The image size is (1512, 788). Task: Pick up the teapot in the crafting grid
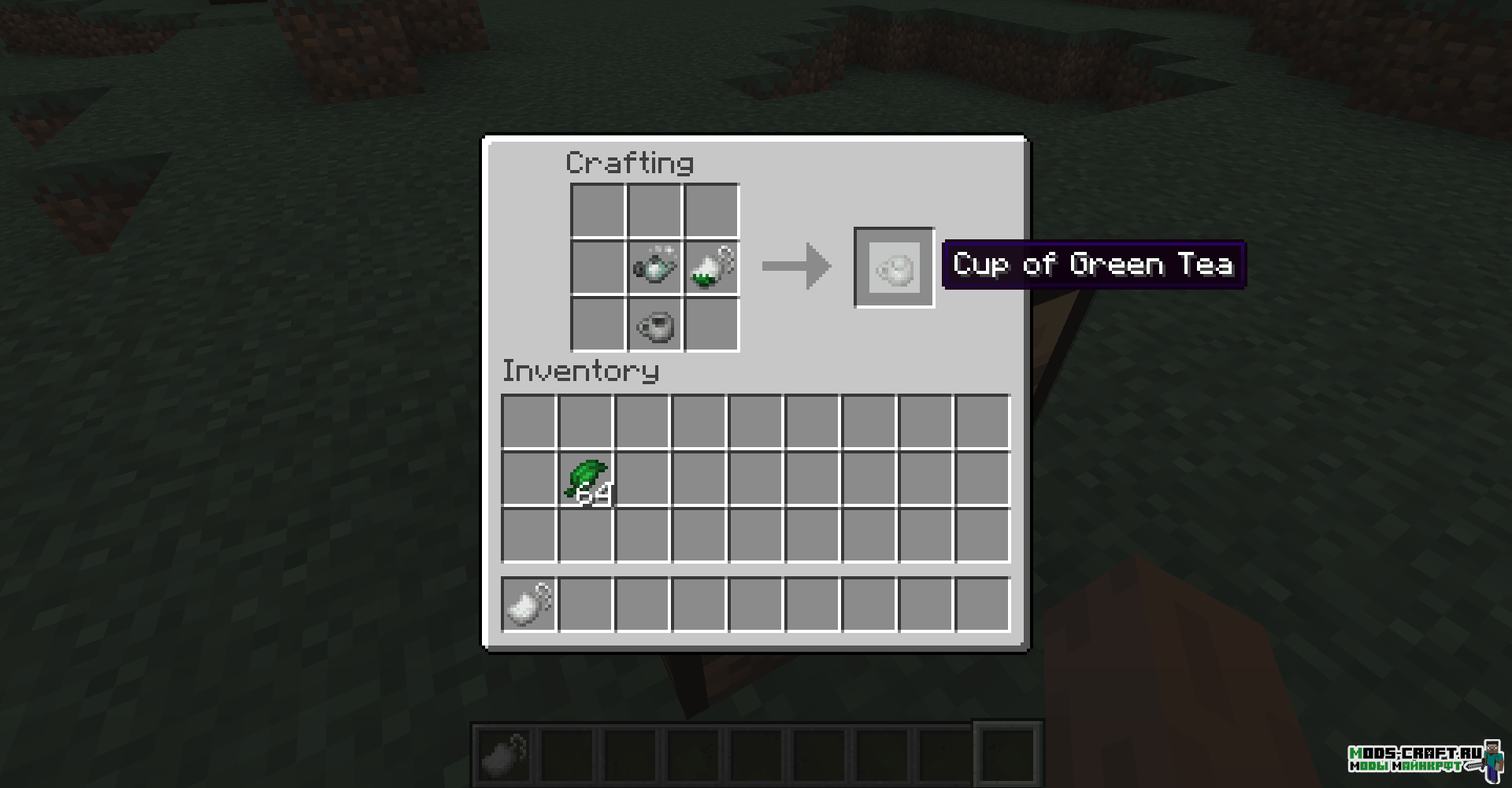click(654, 267)
